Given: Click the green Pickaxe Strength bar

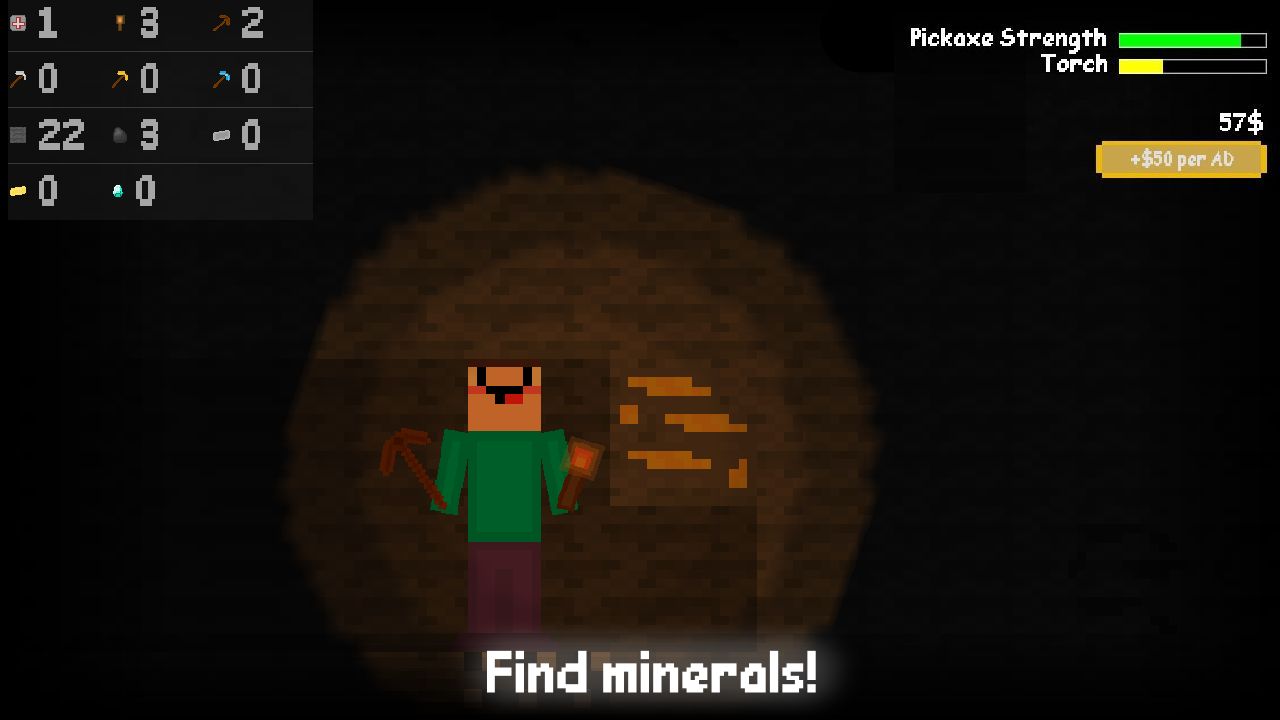Looking at the screenshot, I should tap(1180, 39).
